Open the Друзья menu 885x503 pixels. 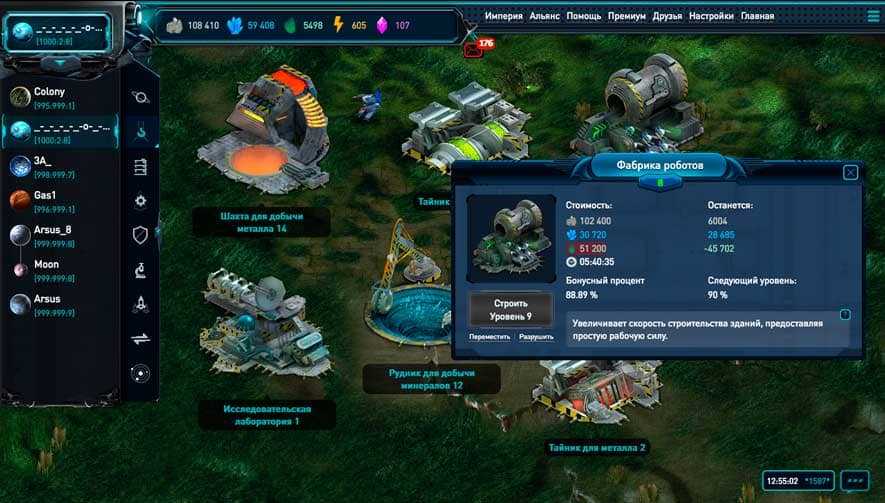coord(667,16)
